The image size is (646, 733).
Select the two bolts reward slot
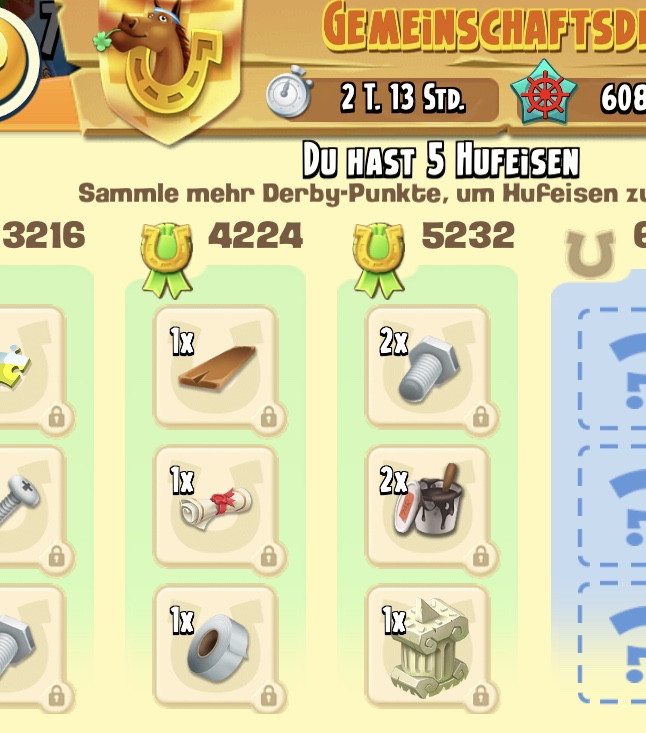point(428,368)
